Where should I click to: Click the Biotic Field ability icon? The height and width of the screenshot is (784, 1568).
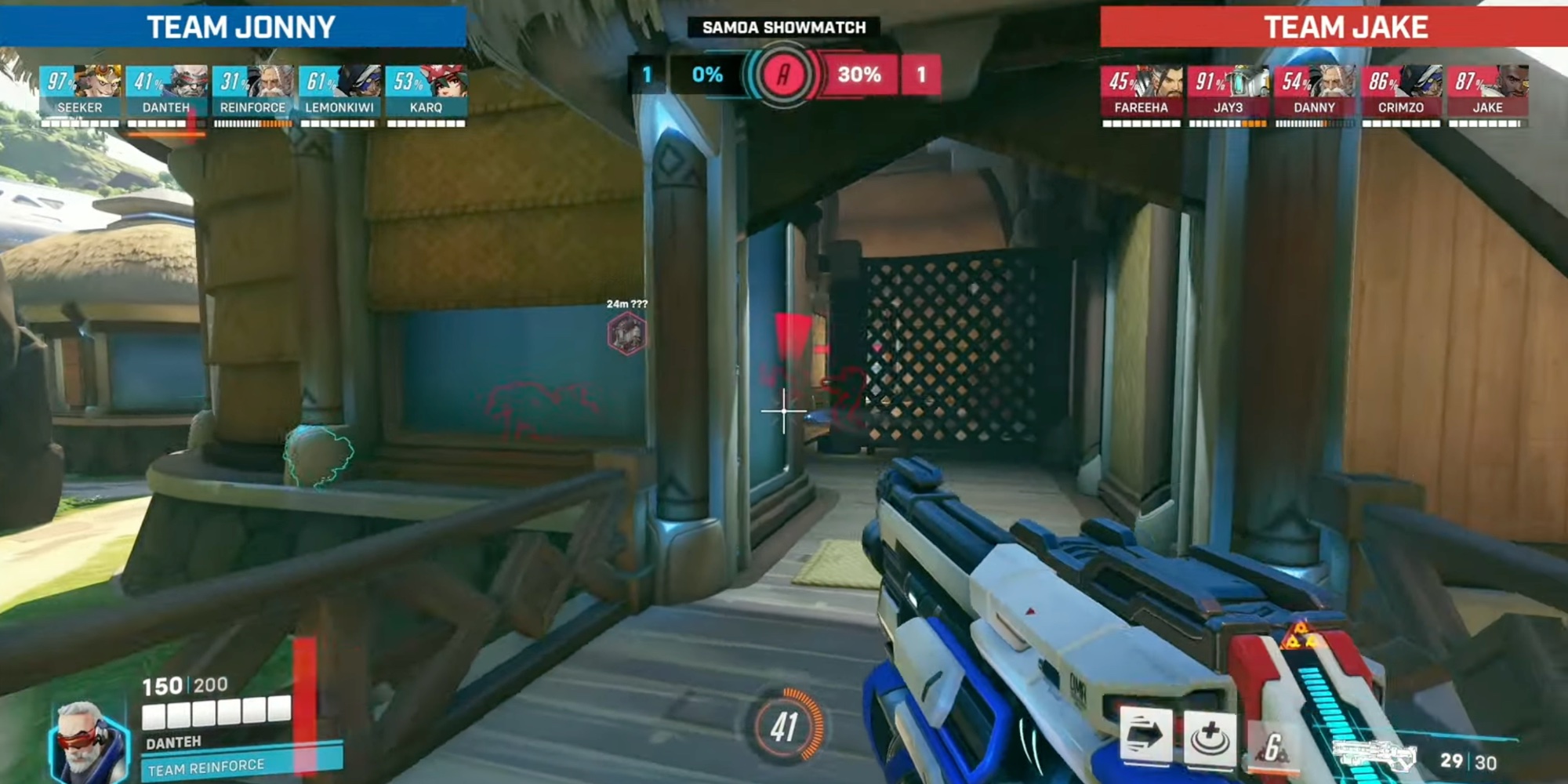point(1212,735)
